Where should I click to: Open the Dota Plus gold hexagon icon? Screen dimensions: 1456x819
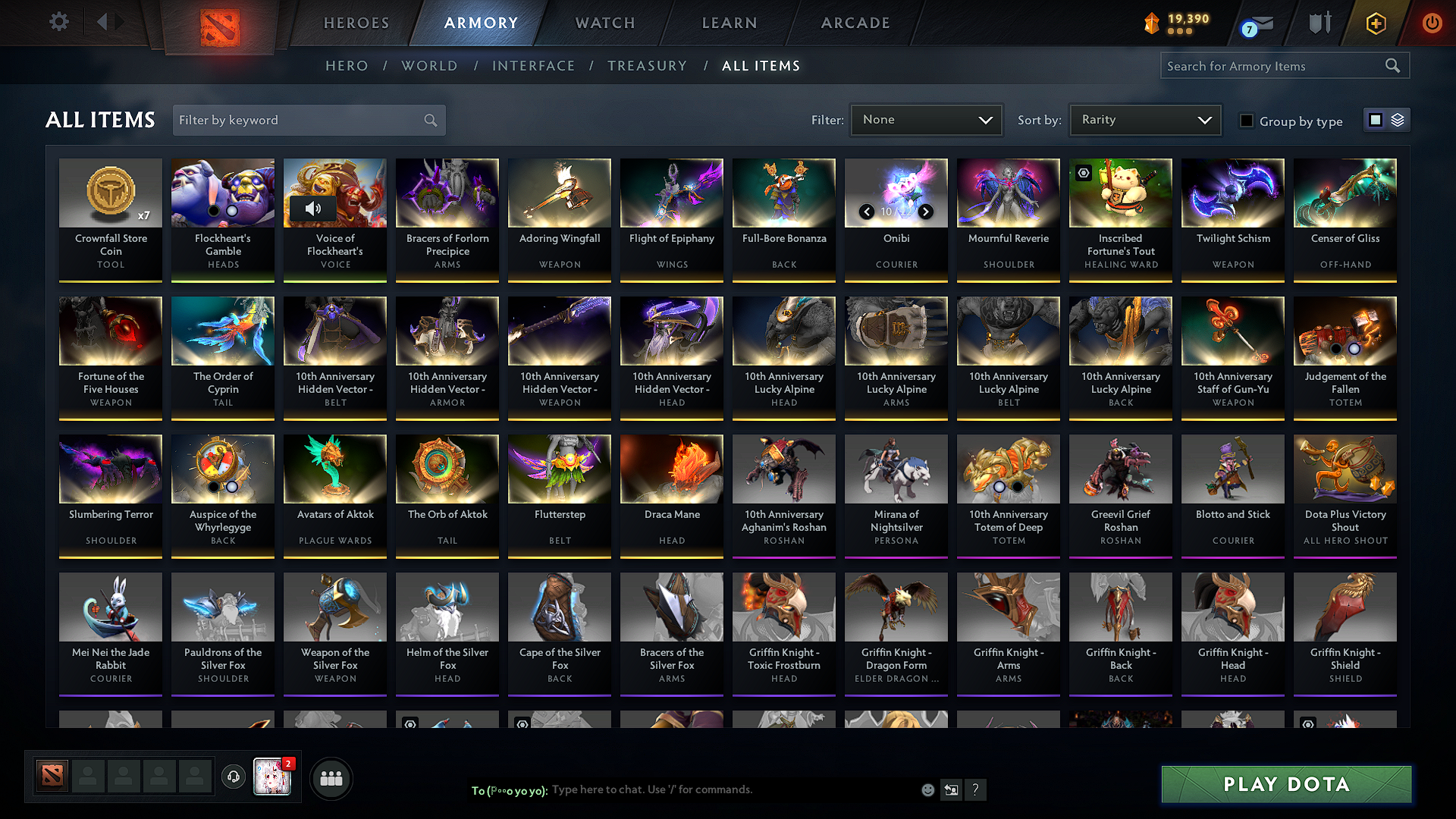[1375, 23]
